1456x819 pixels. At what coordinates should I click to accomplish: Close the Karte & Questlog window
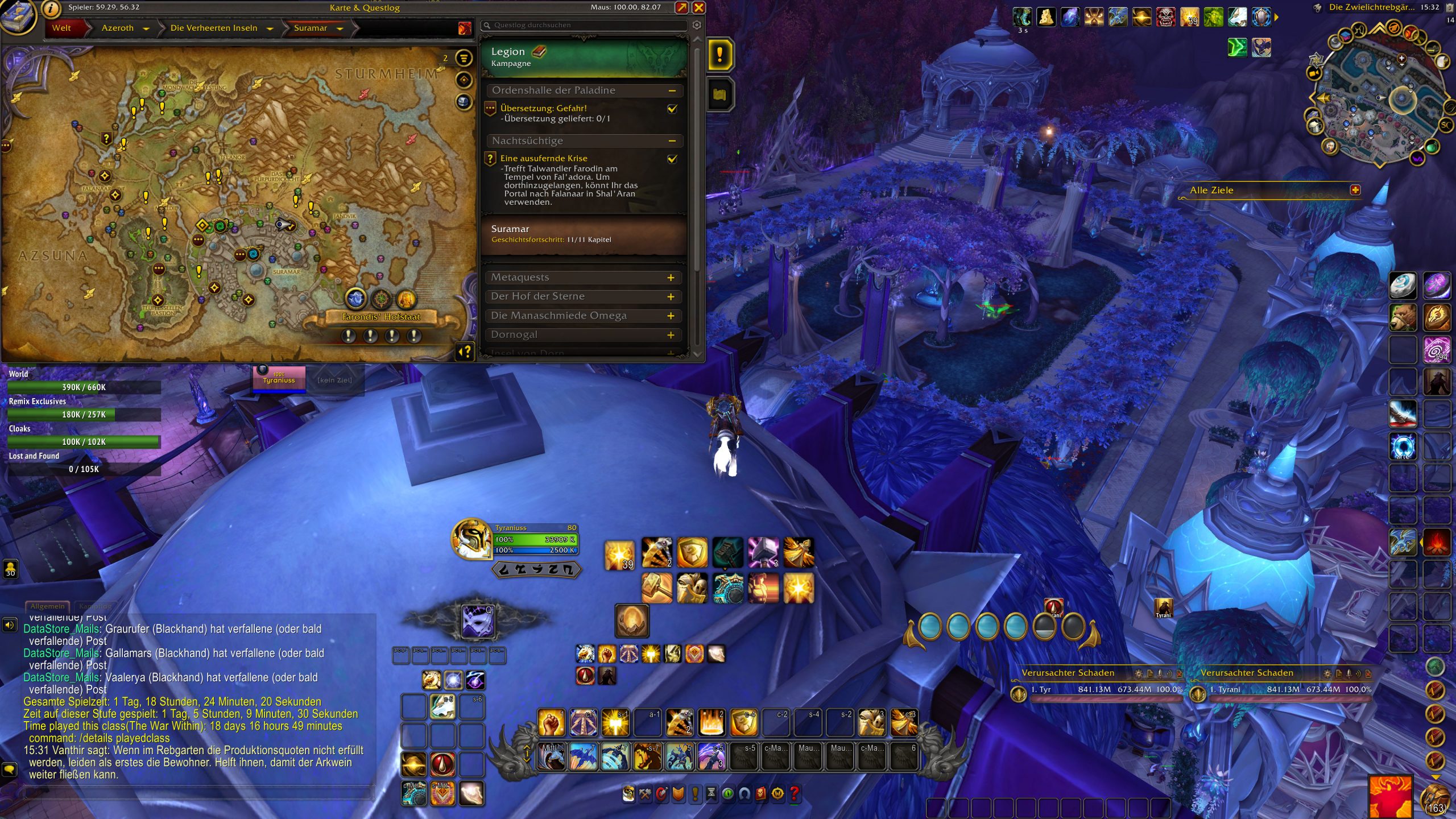tap(698, 7)
